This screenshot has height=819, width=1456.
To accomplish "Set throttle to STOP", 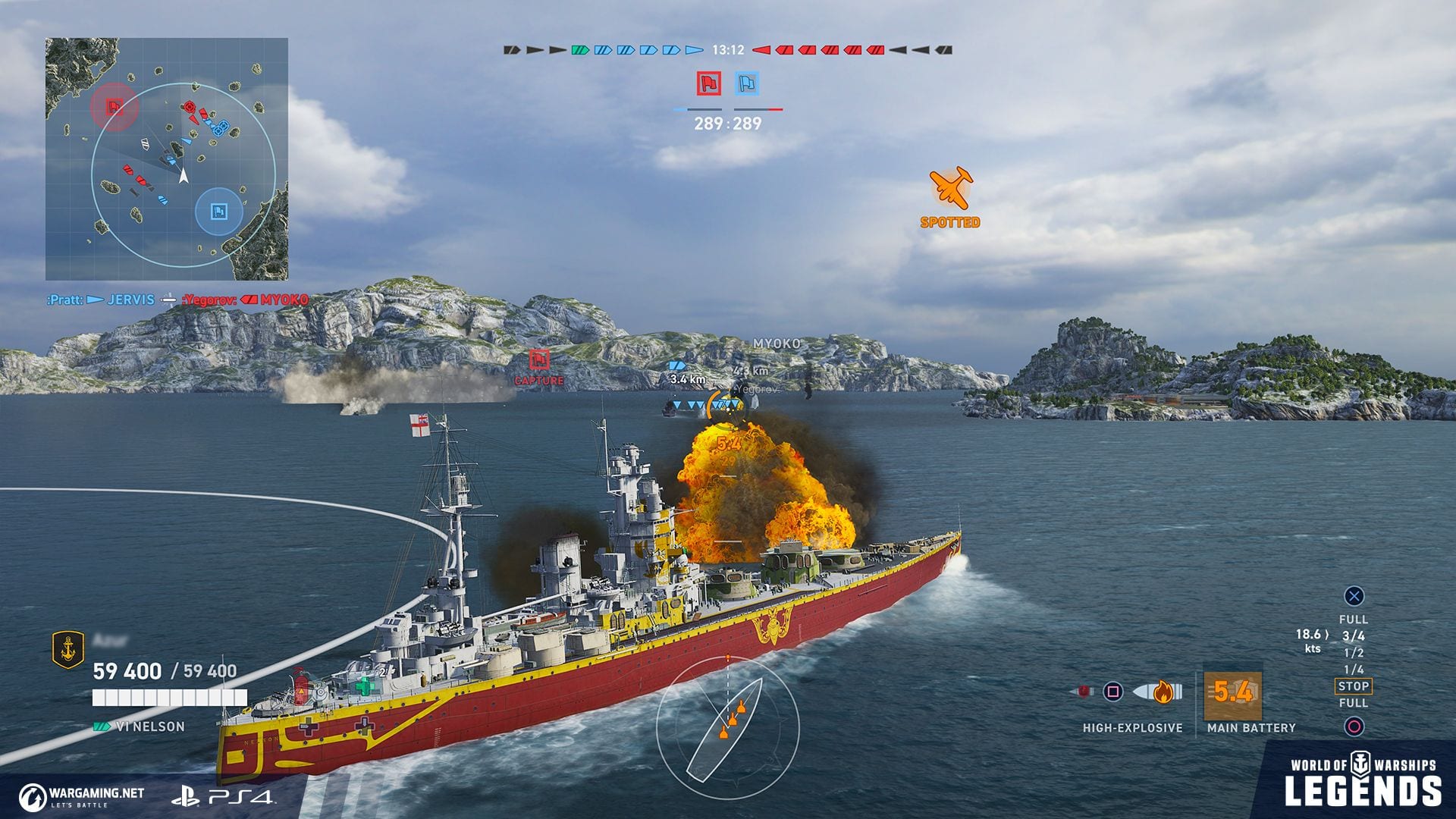I will pos(1353,686).
